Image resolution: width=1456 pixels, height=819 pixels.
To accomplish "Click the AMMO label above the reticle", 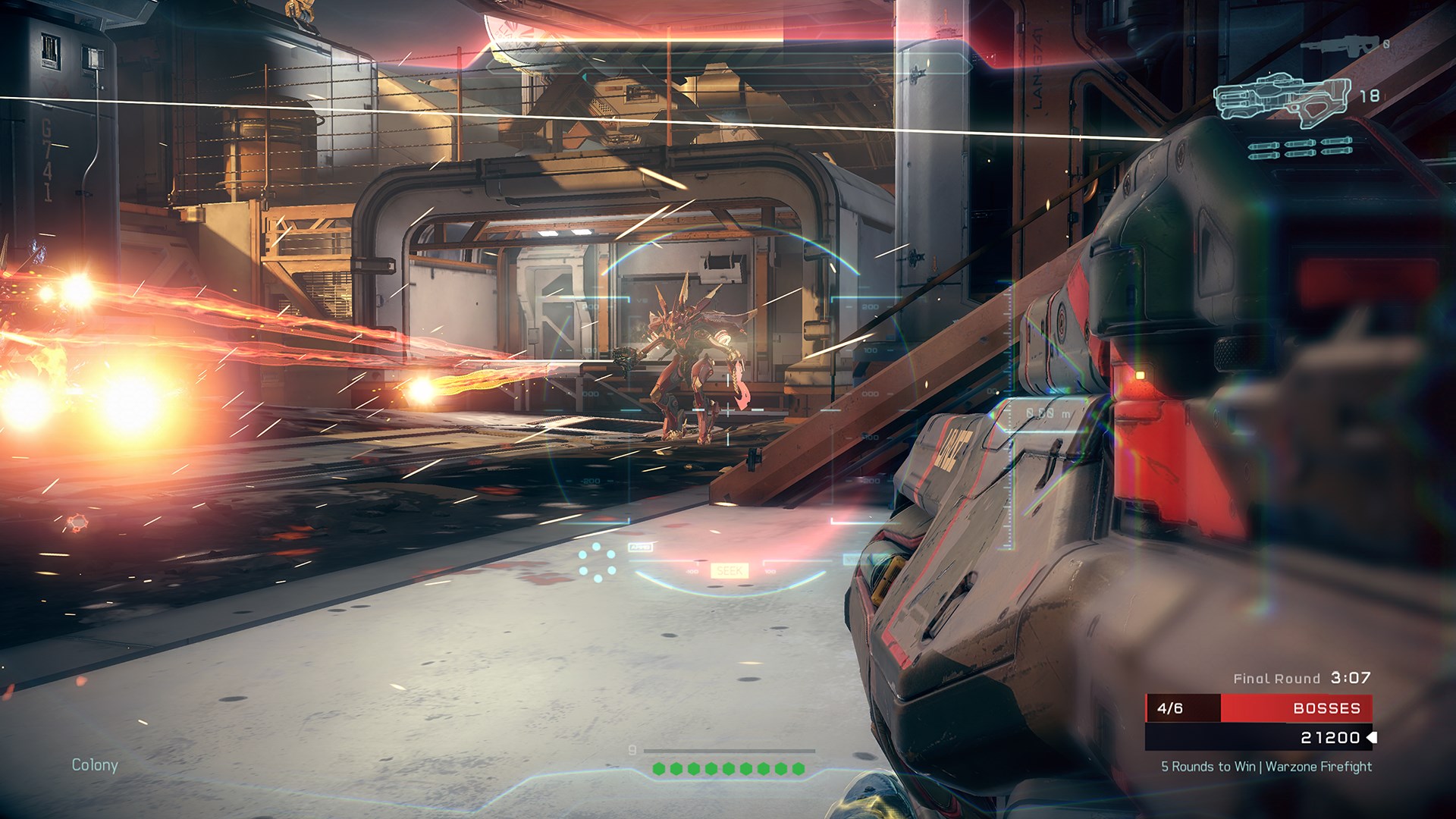I will 641,547.
